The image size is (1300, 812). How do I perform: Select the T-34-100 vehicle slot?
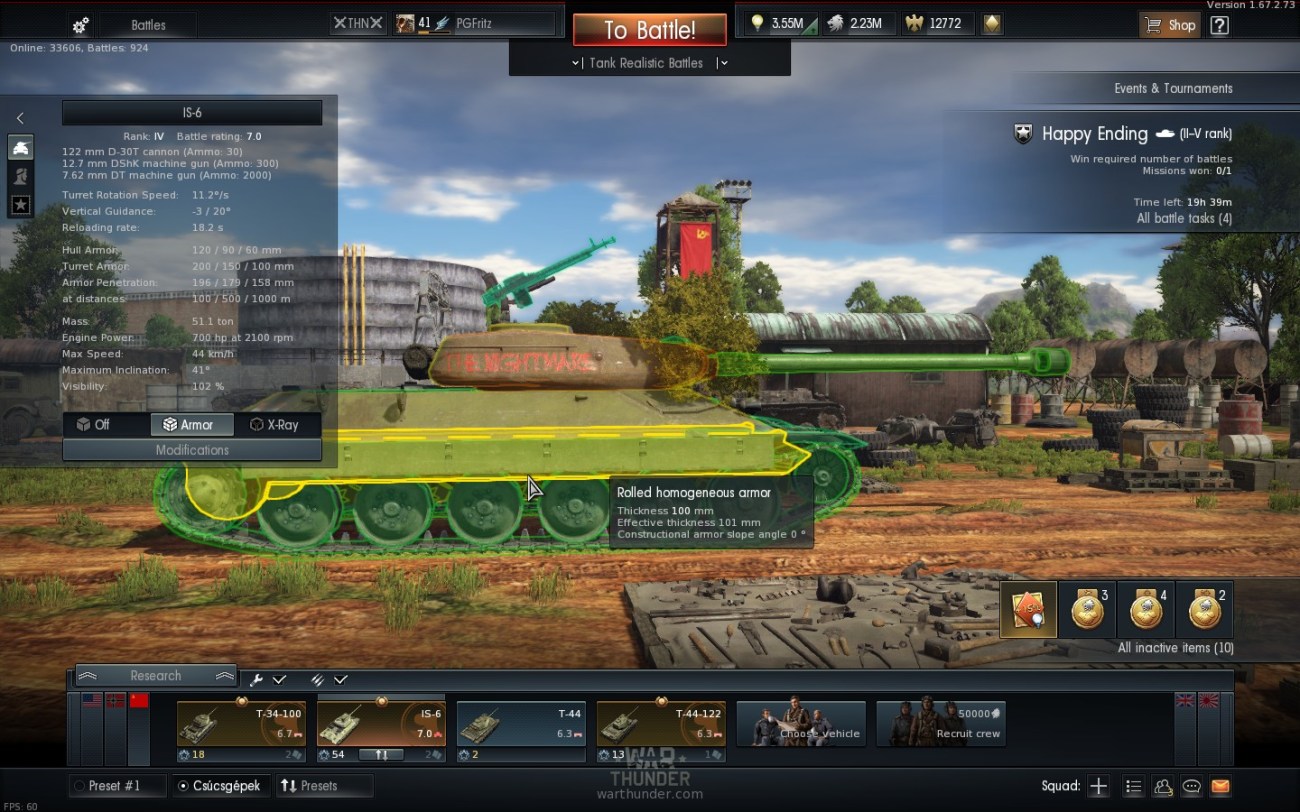point(241,724)
